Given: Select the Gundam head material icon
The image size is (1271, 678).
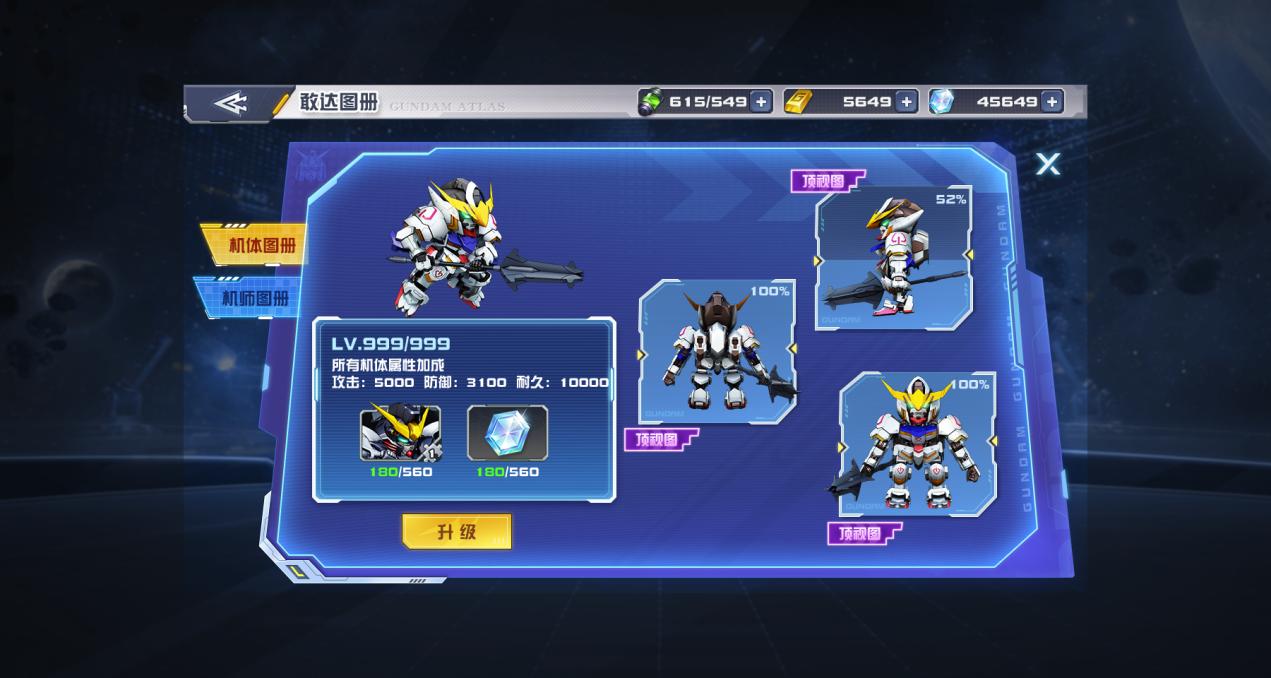Looking at the screenshot, I should pos(400,433).
